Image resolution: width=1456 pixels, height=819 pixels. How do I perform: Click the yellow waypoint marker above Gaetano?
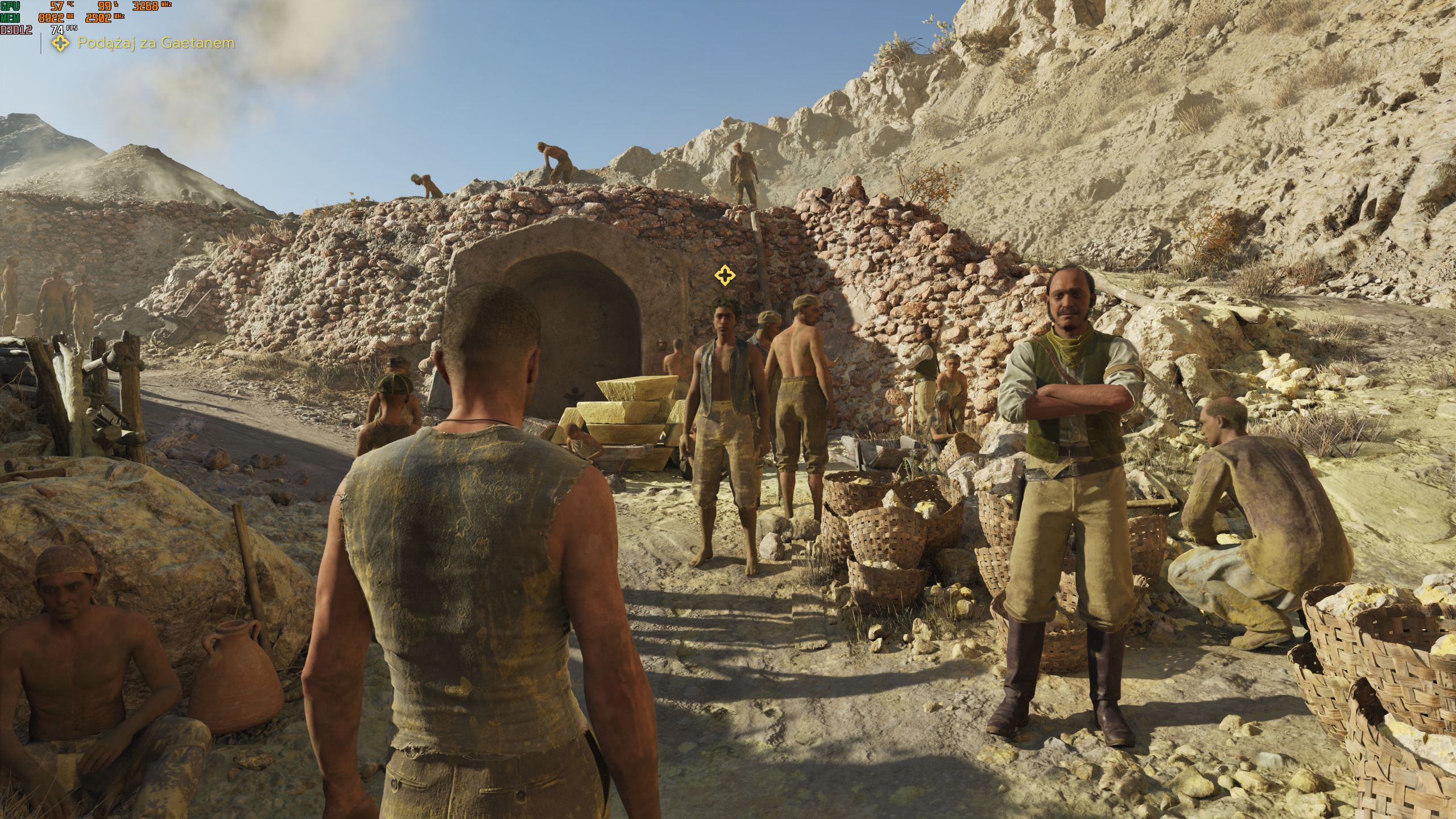click(724, 276)
